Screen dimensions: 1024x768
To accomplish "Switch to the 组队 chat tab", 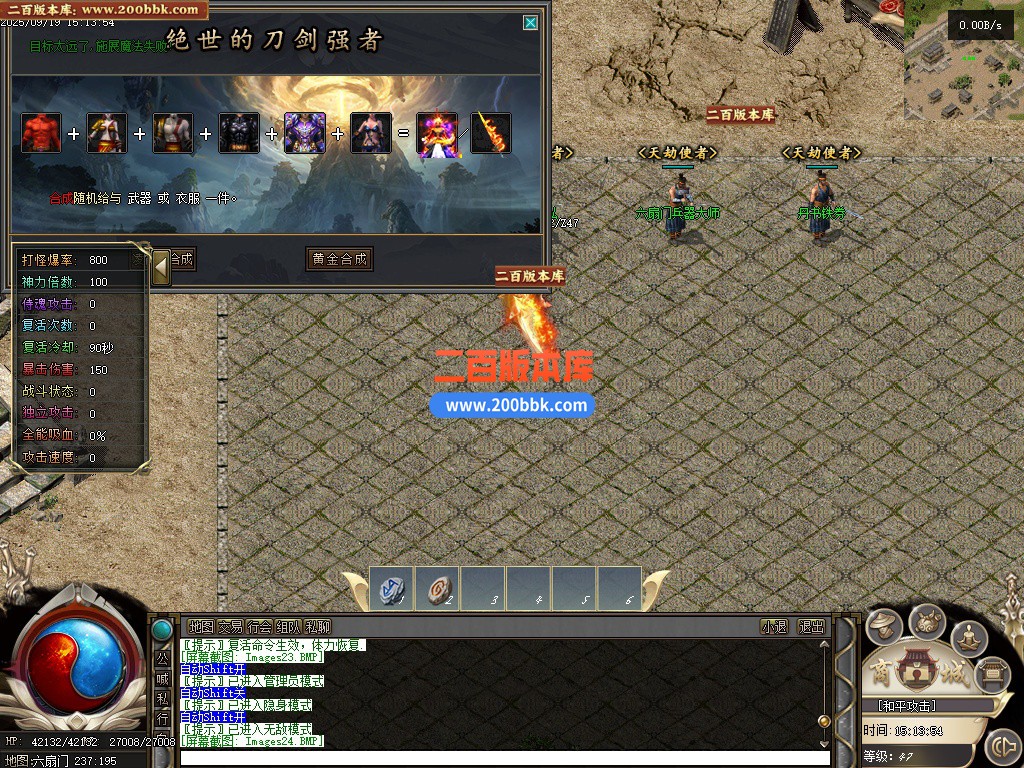I will 288,626.
